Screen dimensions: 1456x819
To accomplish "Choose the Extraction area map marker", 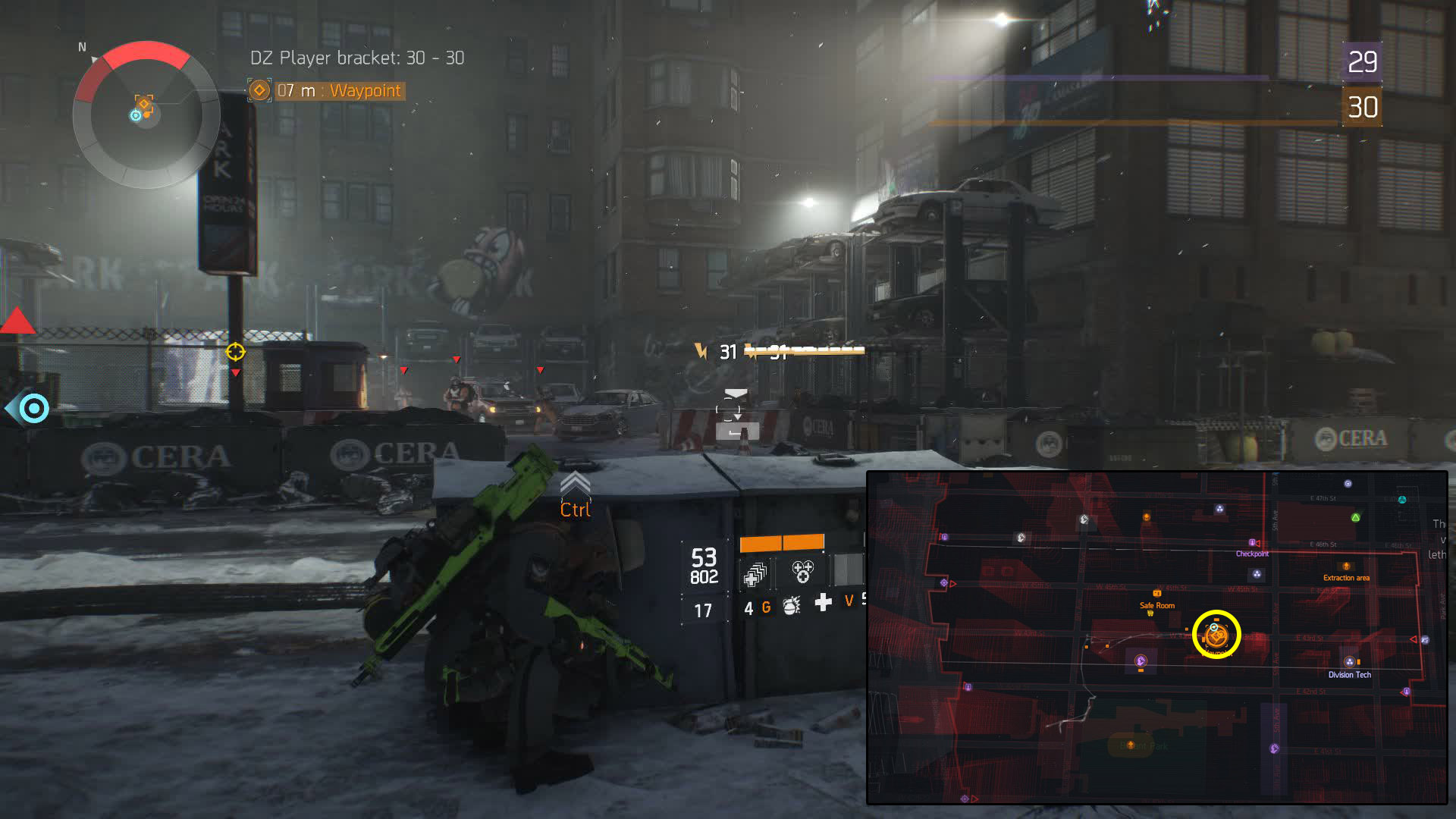I will 1346,566.
